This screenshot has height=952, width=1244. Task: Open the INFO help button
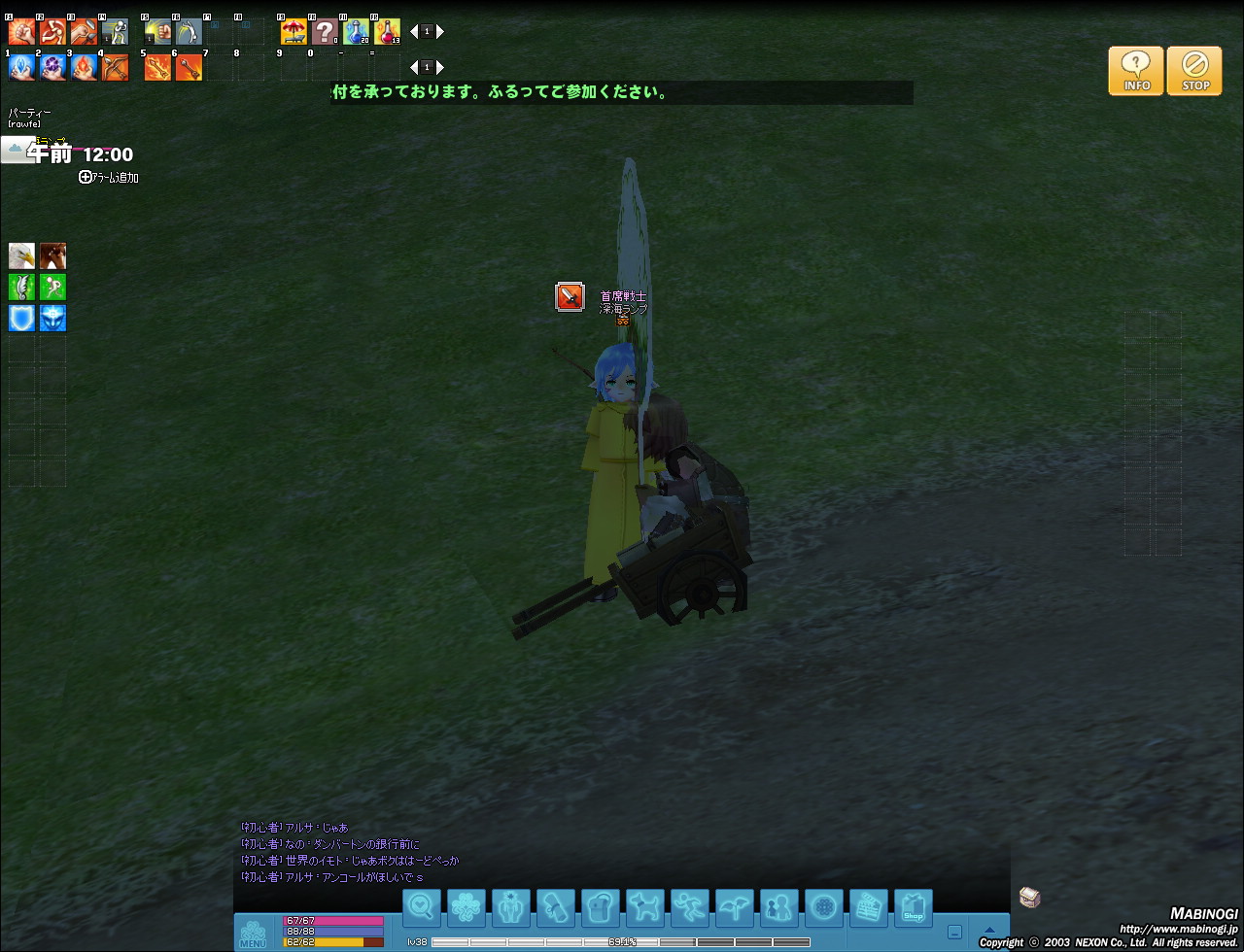click(1135, 71)
